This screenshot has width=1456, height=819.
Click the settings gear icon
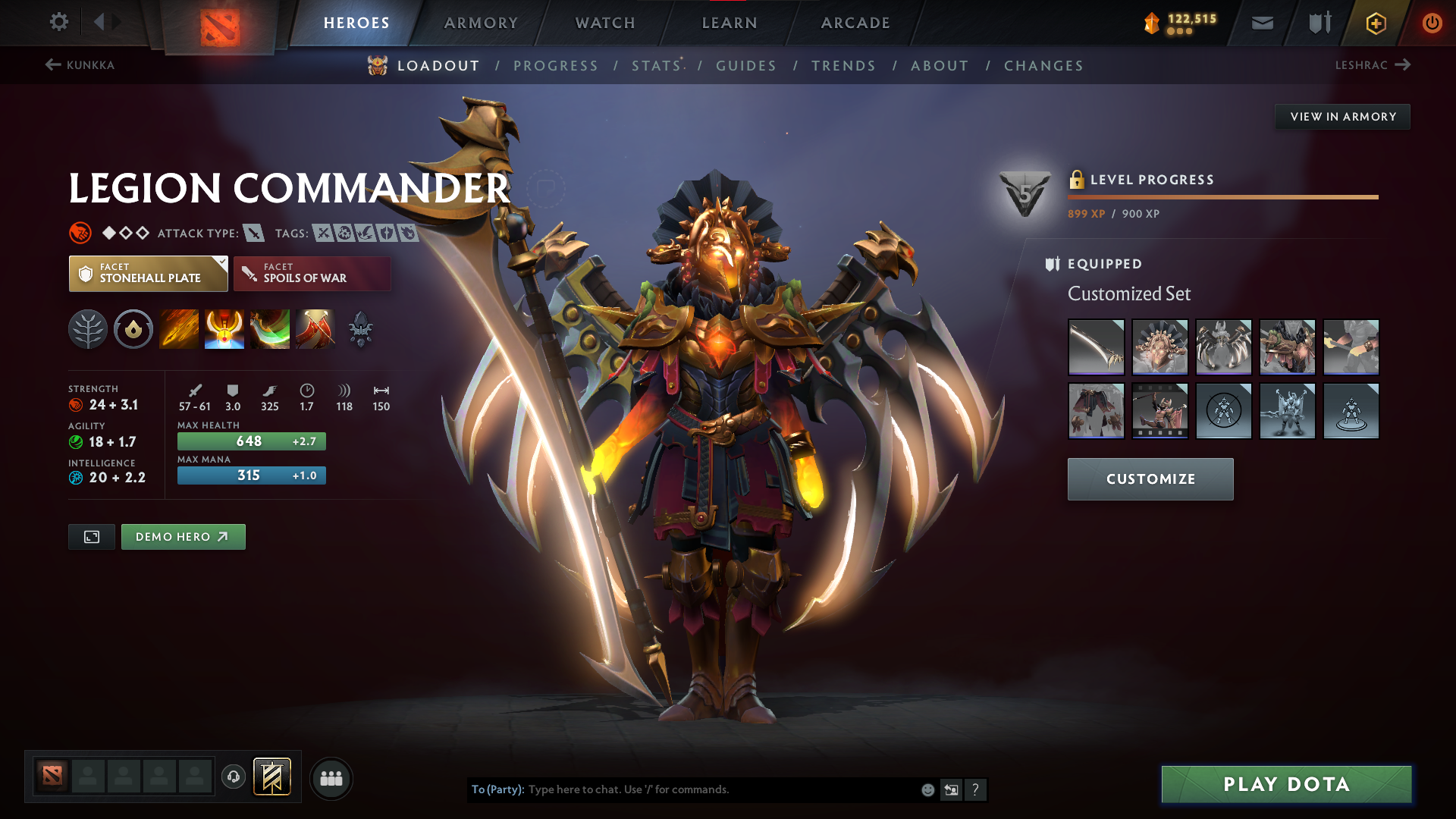(x=58, y=22)
